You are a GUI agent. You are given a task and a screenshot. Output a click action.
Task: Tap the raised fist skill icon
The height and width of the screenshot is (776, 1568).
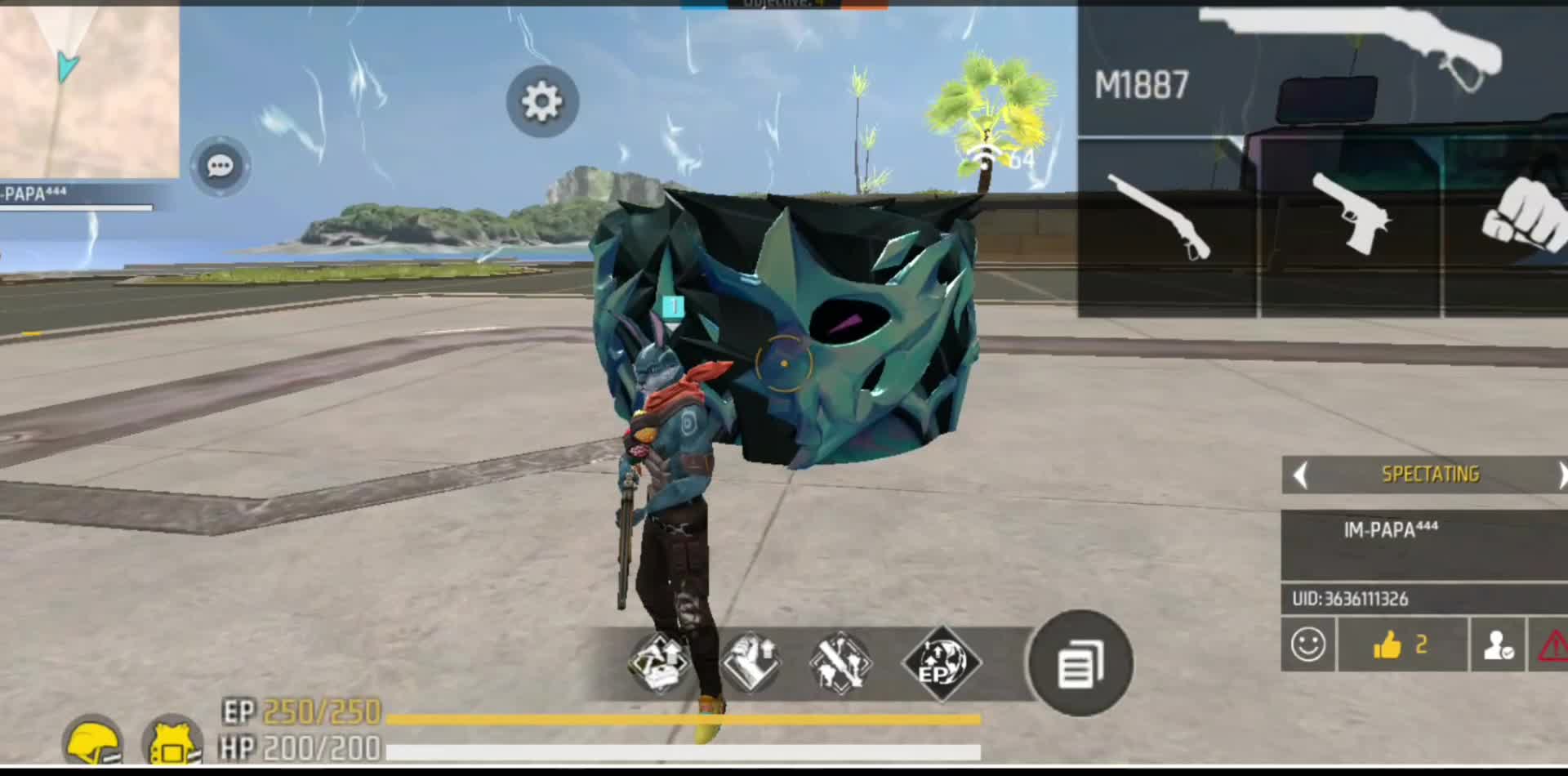pos(751,662)
